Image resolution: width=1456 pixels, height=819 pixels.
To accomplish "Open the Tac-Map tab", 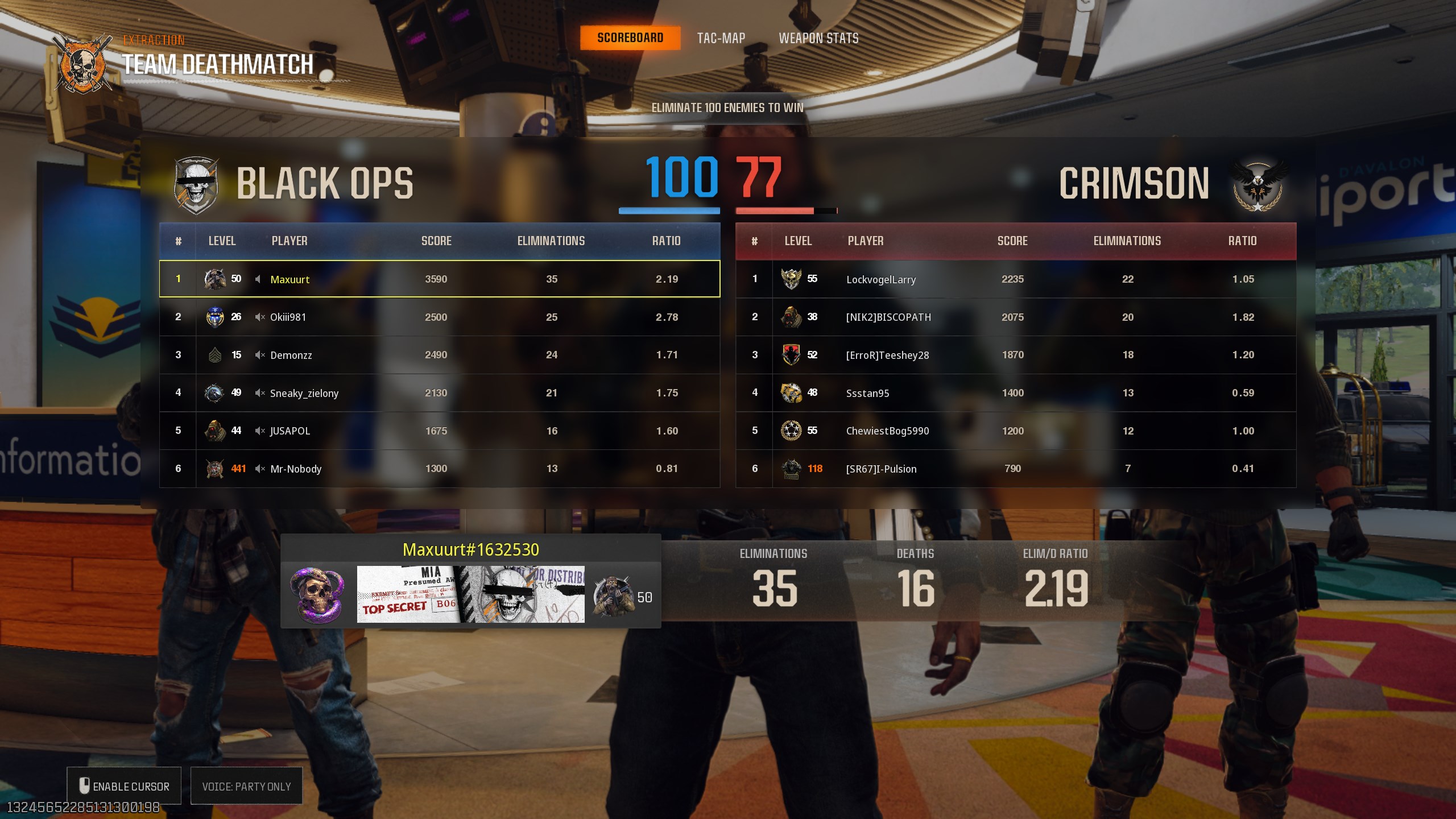I will [721, 38].
